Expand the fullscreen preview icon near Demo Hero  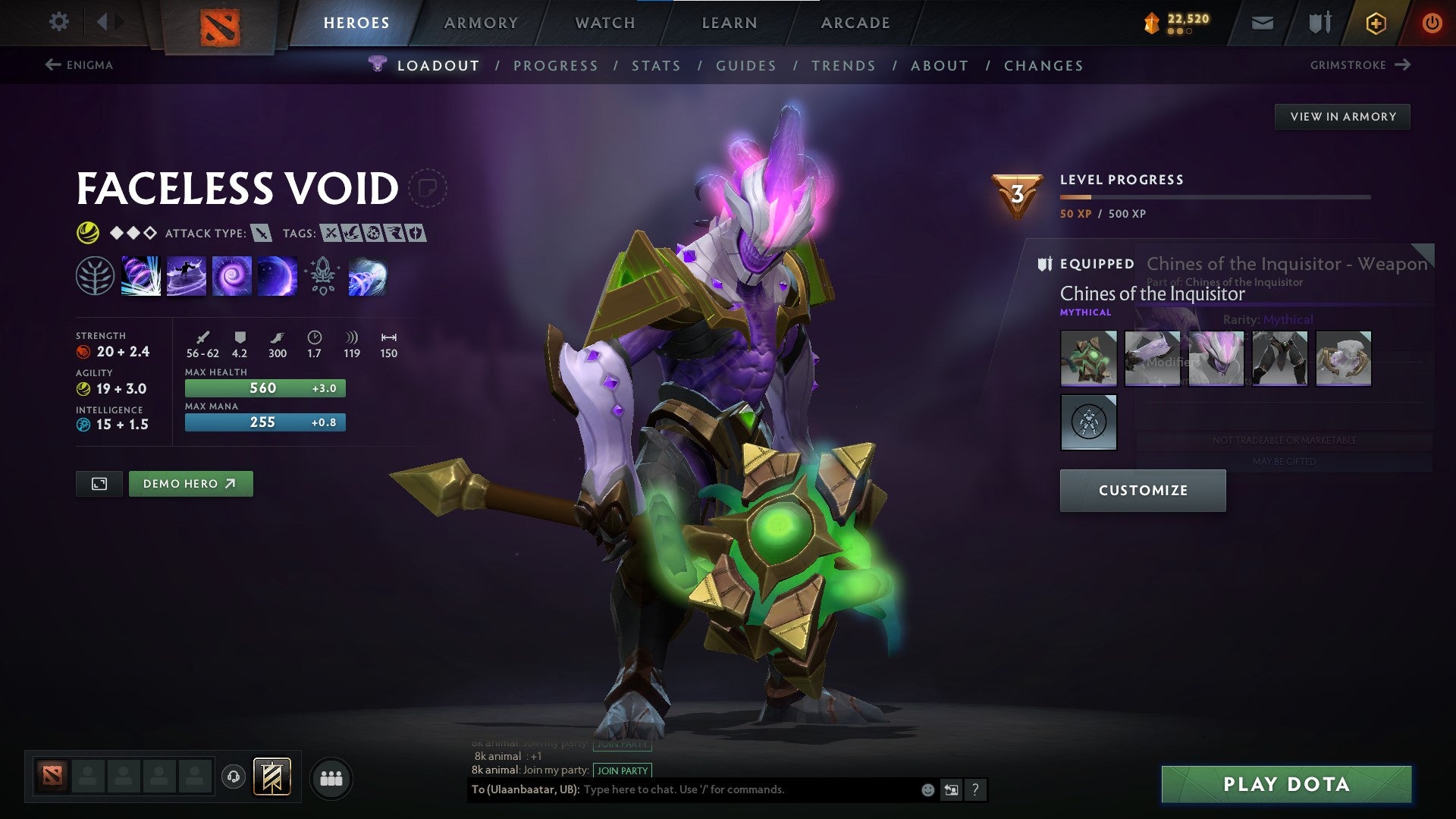click(98, 483)
